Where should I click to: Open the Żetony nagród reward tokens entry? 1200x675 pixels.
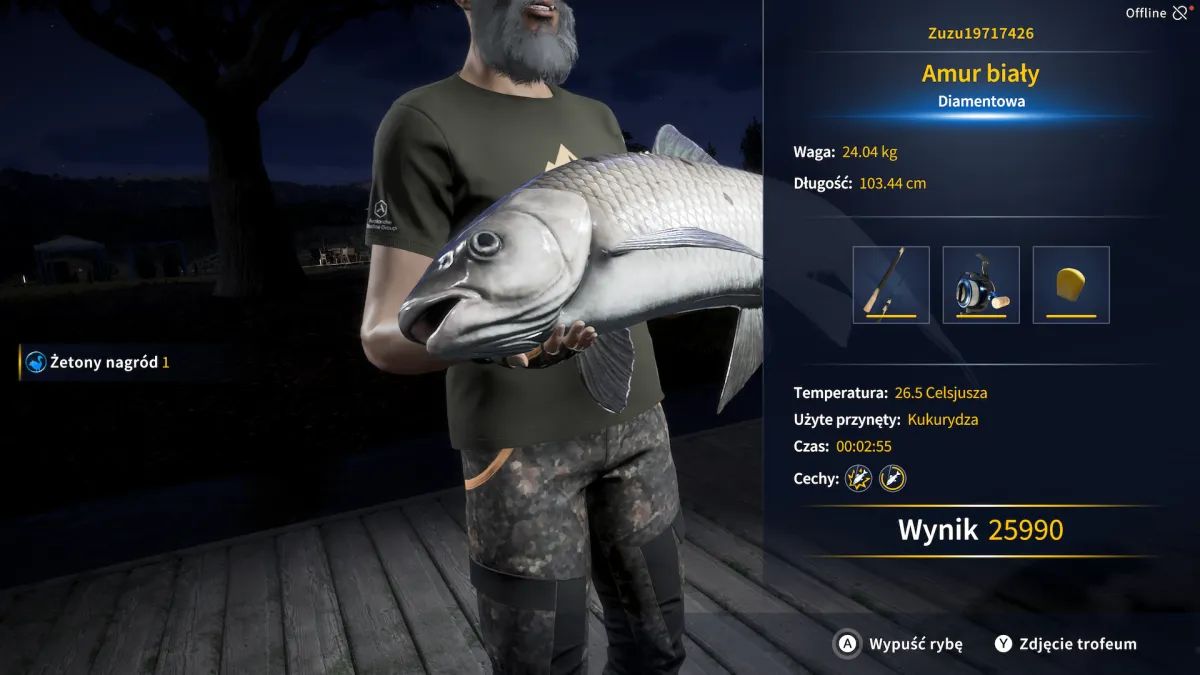tap(98, 362)
